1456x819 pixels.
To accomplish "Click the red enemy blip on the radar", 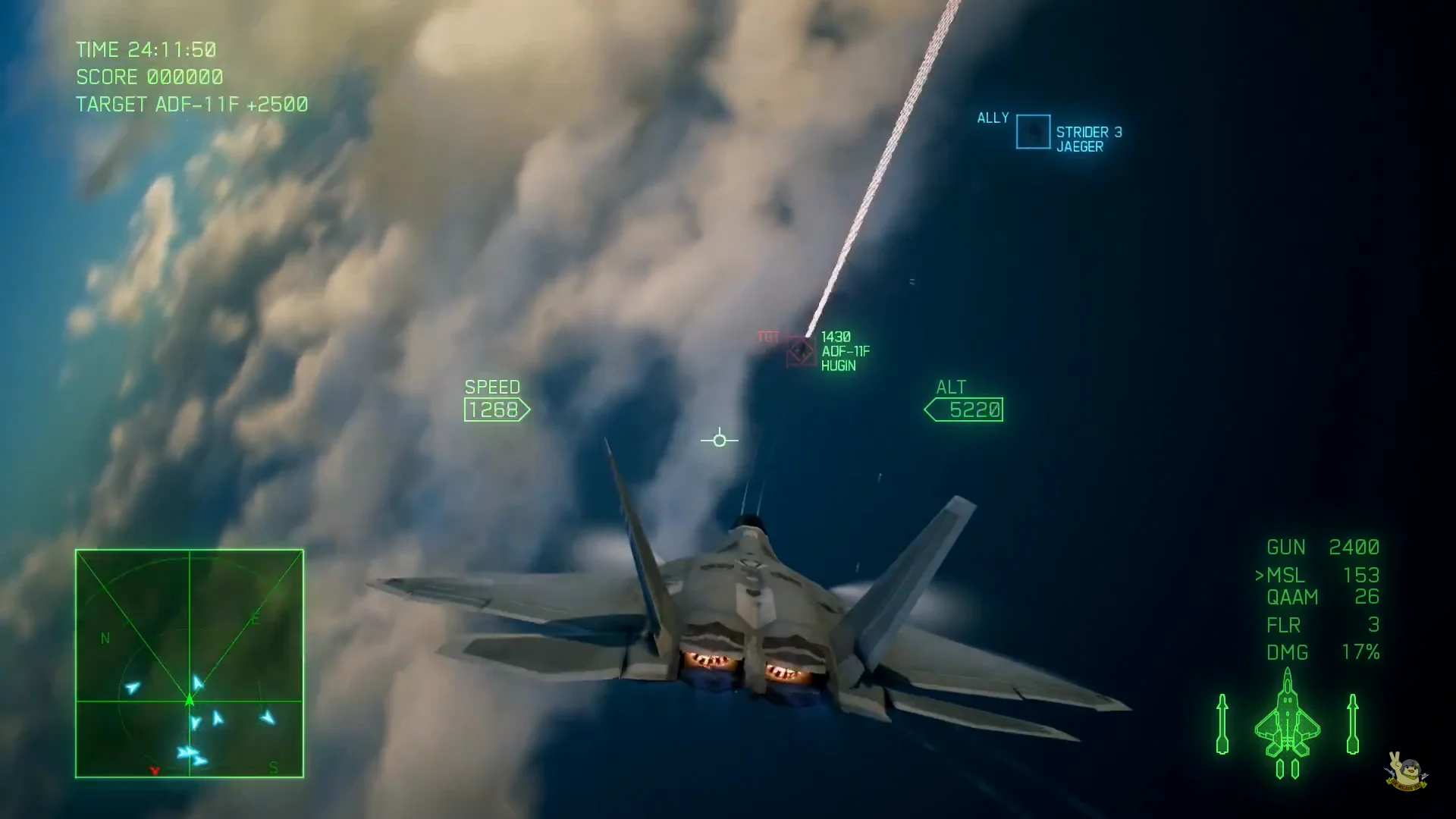I will coord(155,770).
